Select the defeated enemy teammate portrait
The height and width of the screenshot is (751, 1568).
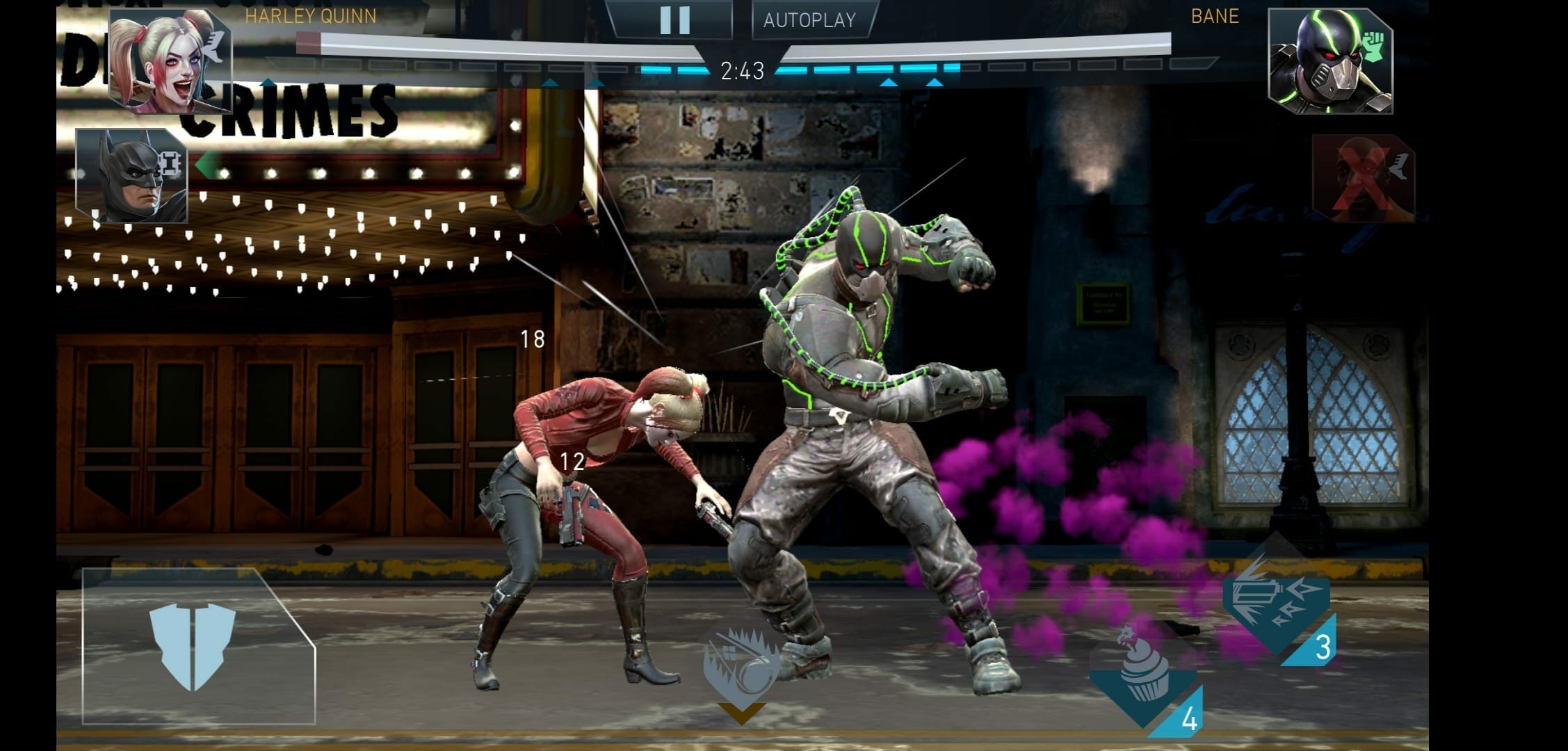[x=1361, y=179]
